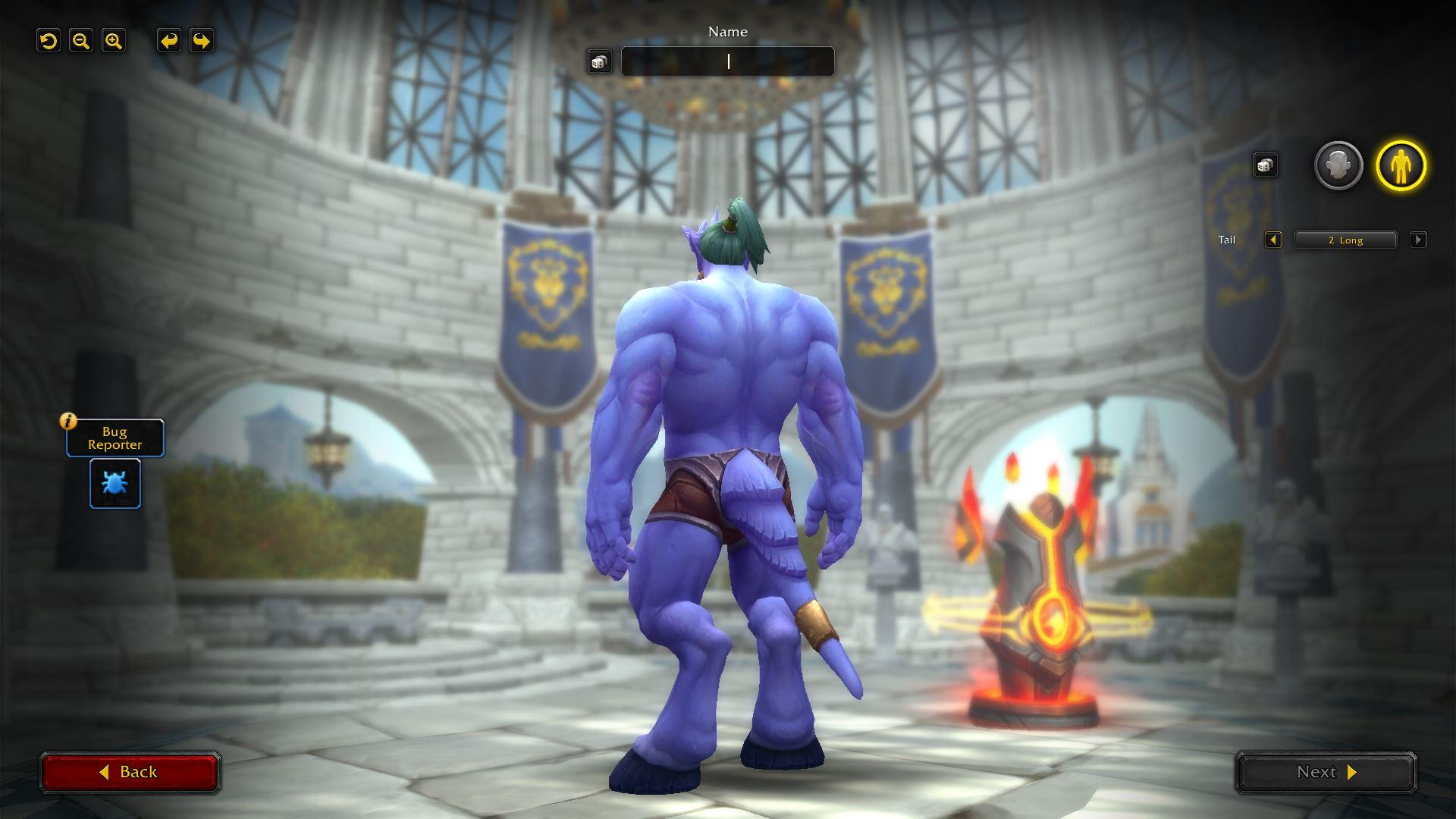Open the Bug Reporter
Screen dimensions: 1456x819
tap(115, 438)
